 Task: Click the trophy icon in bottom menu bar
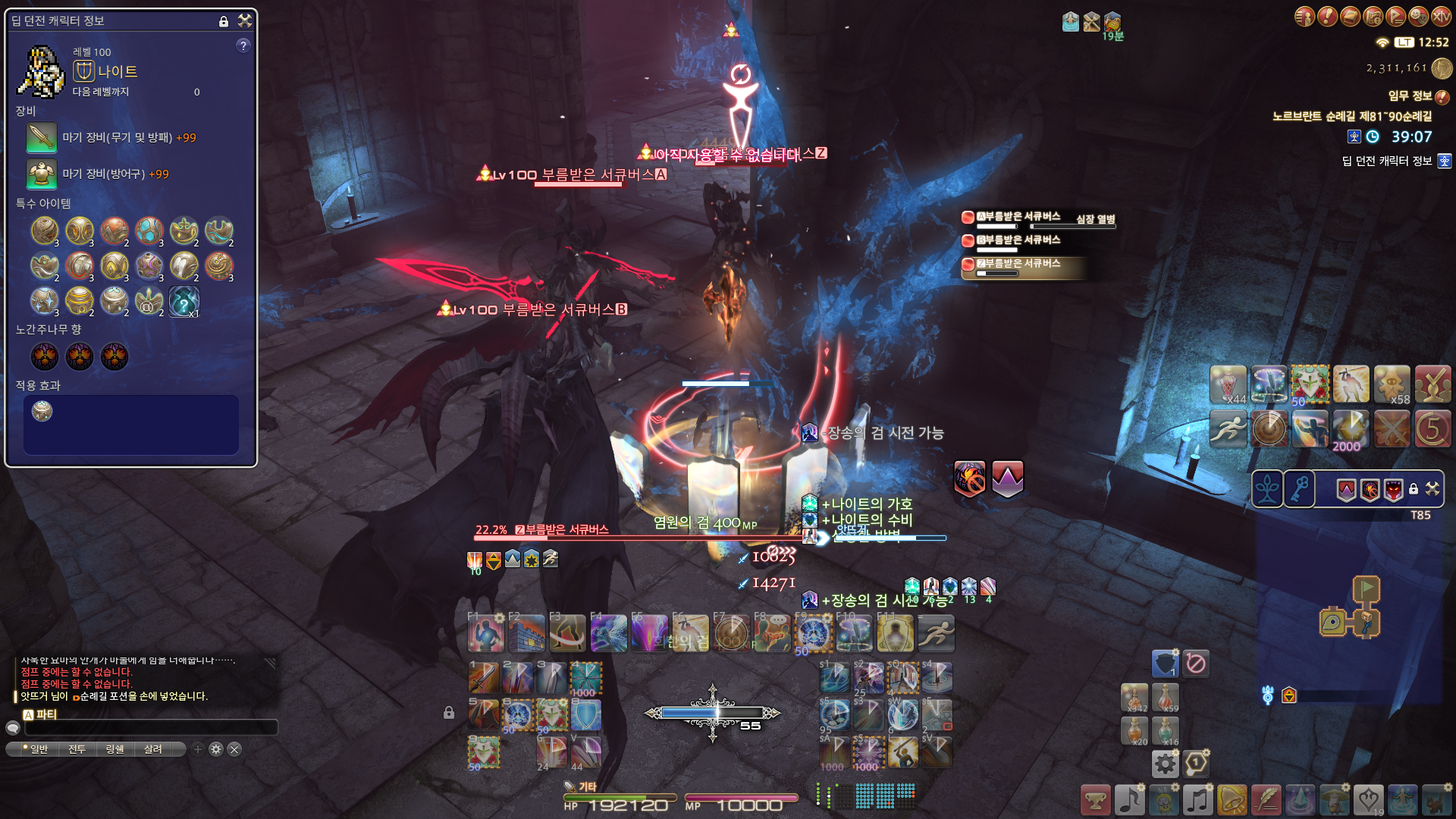pyautogui.click(x=1095, y=800)
